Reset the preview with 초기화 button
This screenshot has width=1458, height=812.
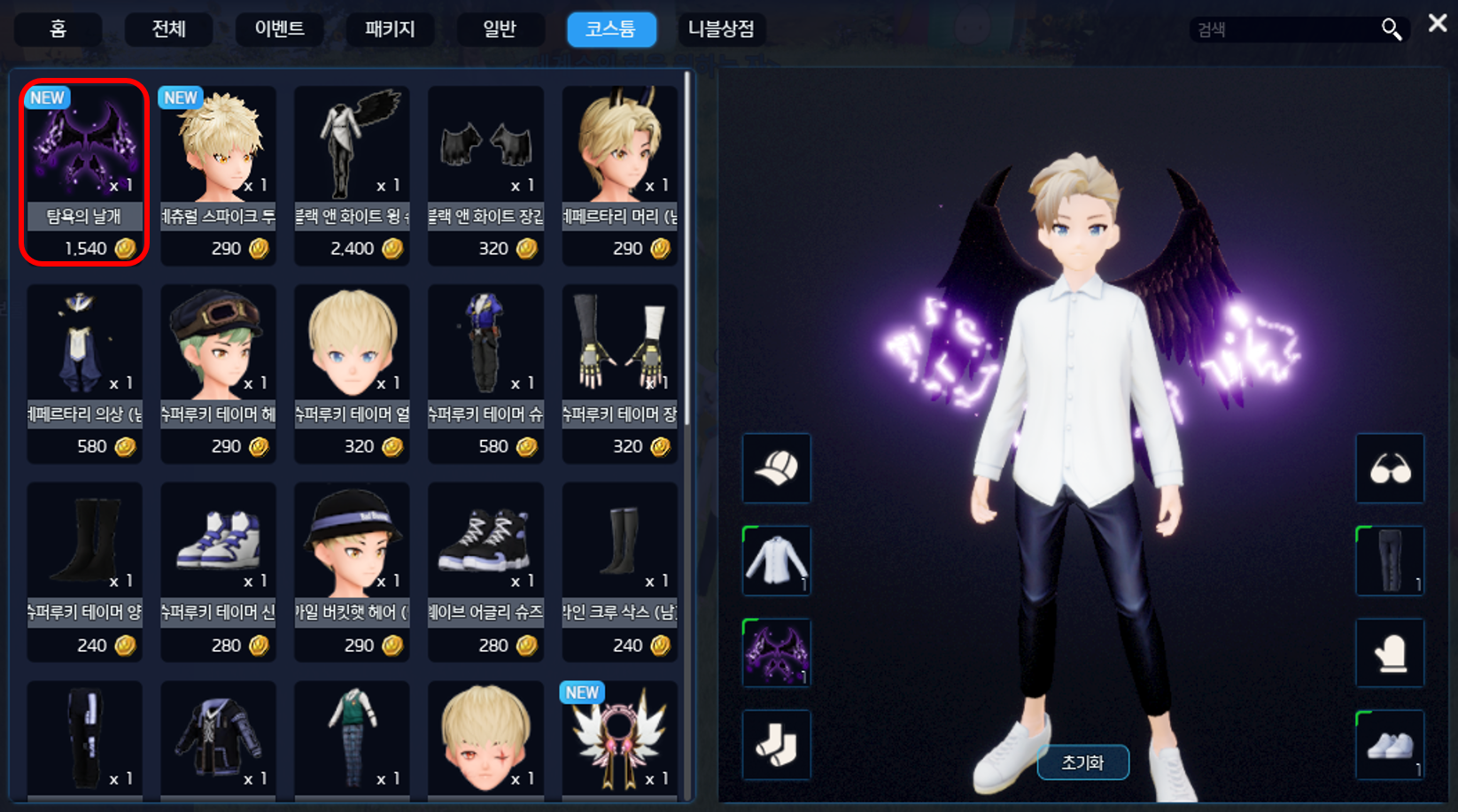pyautogui.click(x=1082, y=762)
